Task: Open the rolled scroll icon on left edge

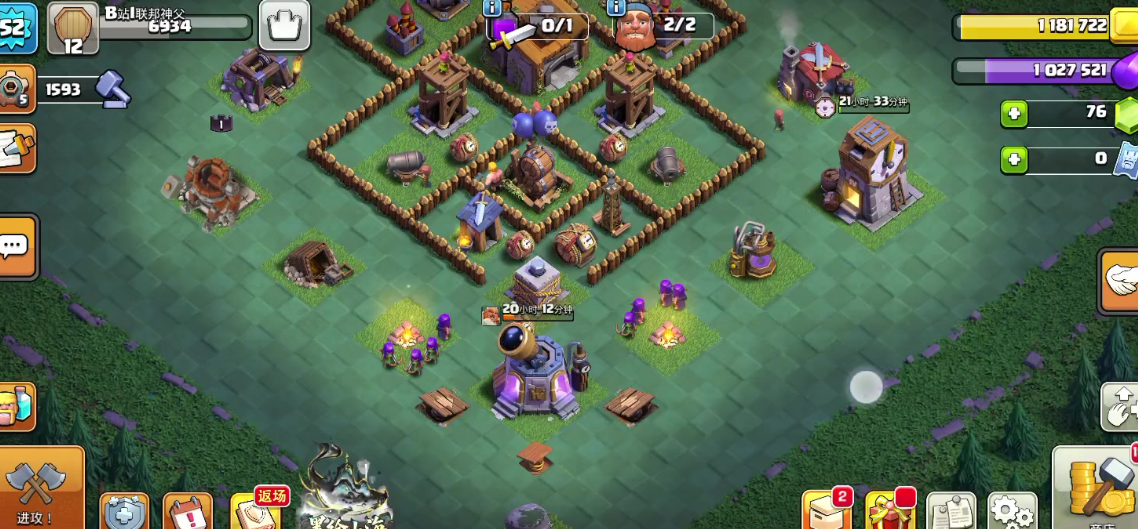Action: 15,148
